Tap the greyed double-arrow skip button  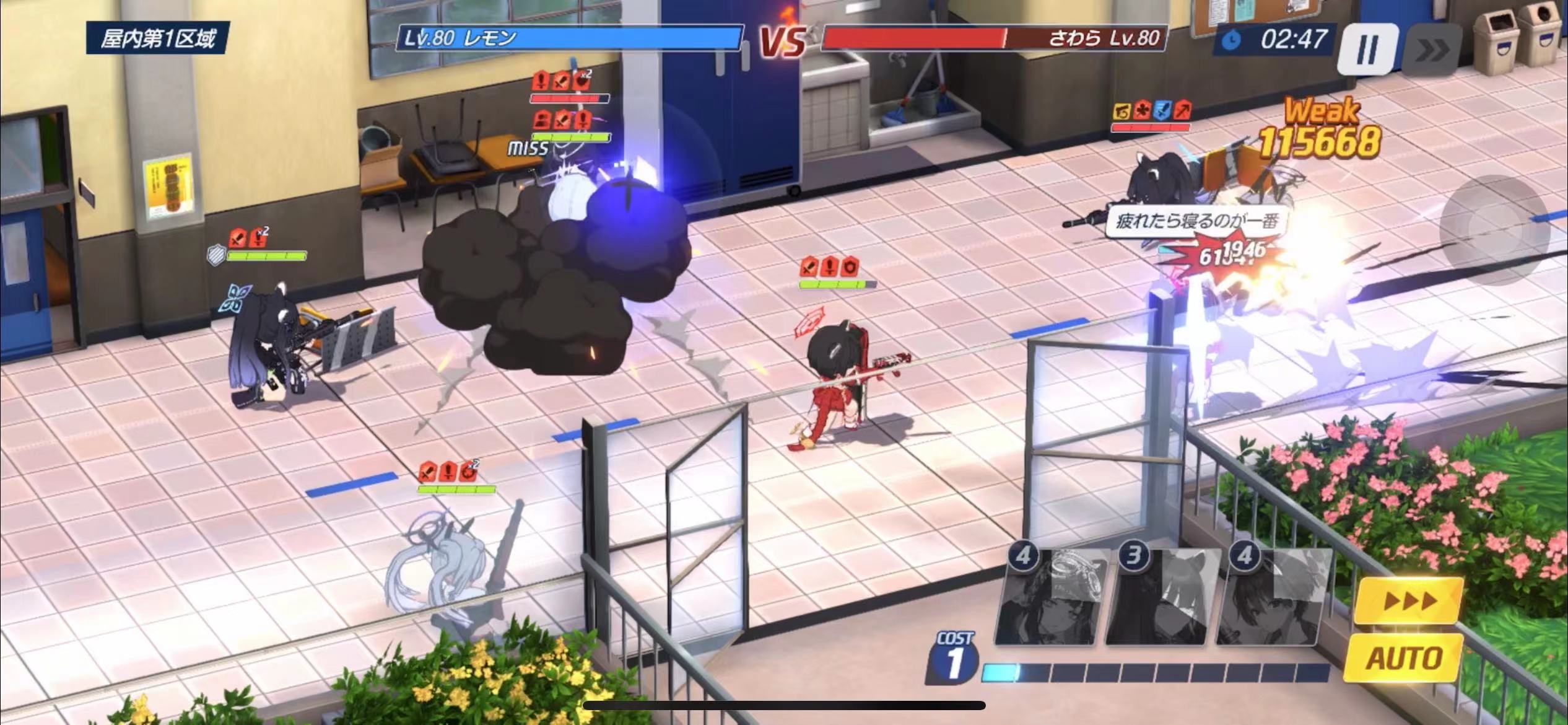point(1432,51)
